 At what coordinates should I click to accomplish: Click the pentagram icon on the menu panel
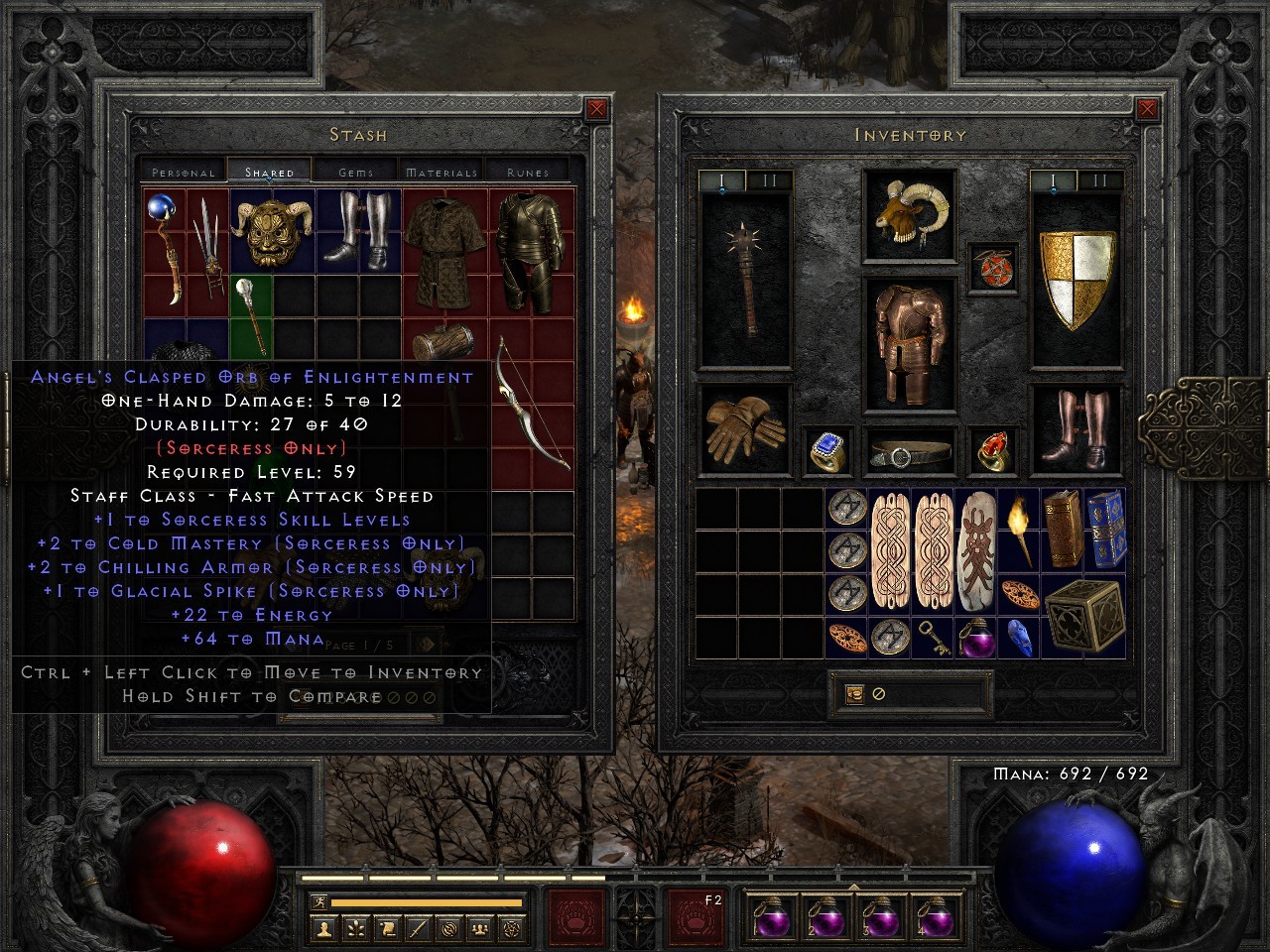click(x=508, y=930)
